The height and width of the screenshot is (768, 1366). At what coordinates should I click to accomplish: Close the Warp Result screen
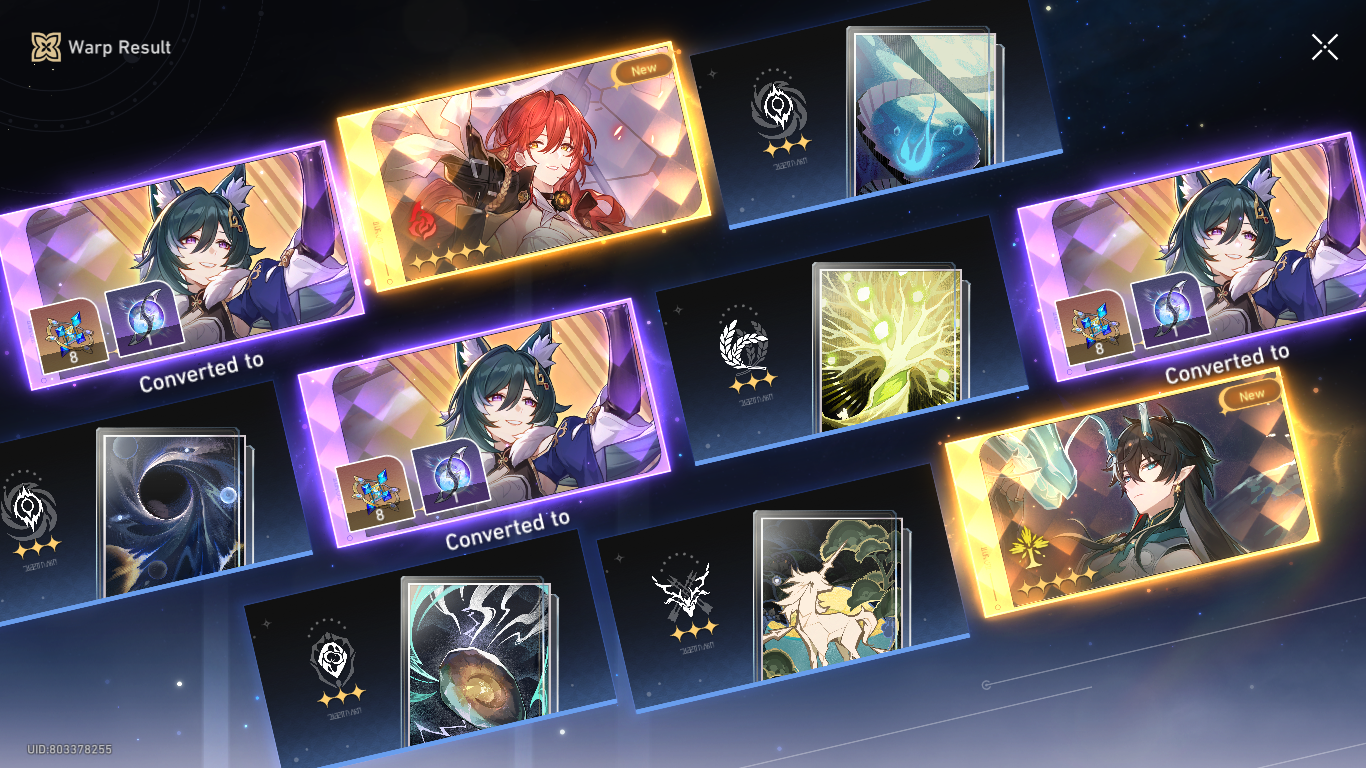click(1324, 46)
